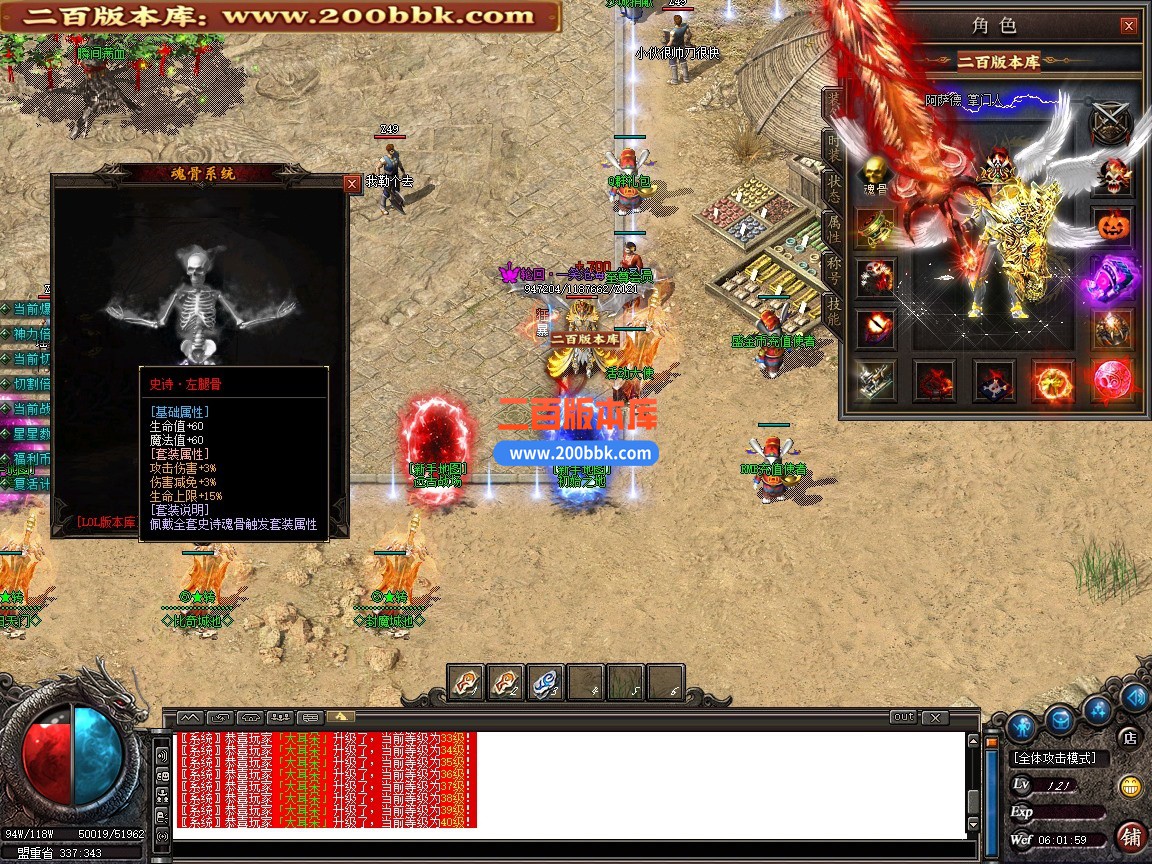Screen dimensions: 1152x864
Task: Switch to the 技能 skills tab
Action: point(833,311)
